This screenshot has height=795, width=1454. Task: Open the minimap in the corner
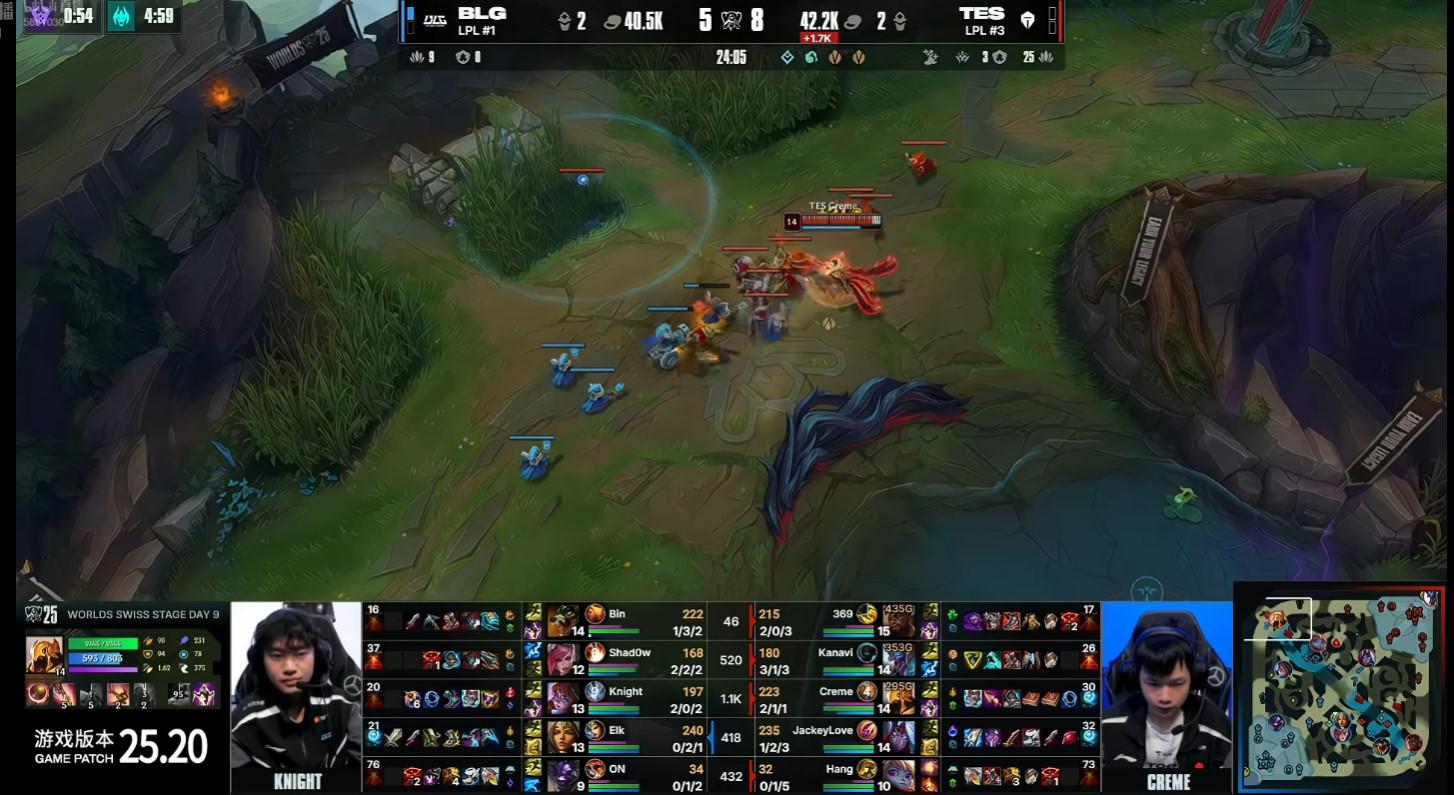[1340, 687]
